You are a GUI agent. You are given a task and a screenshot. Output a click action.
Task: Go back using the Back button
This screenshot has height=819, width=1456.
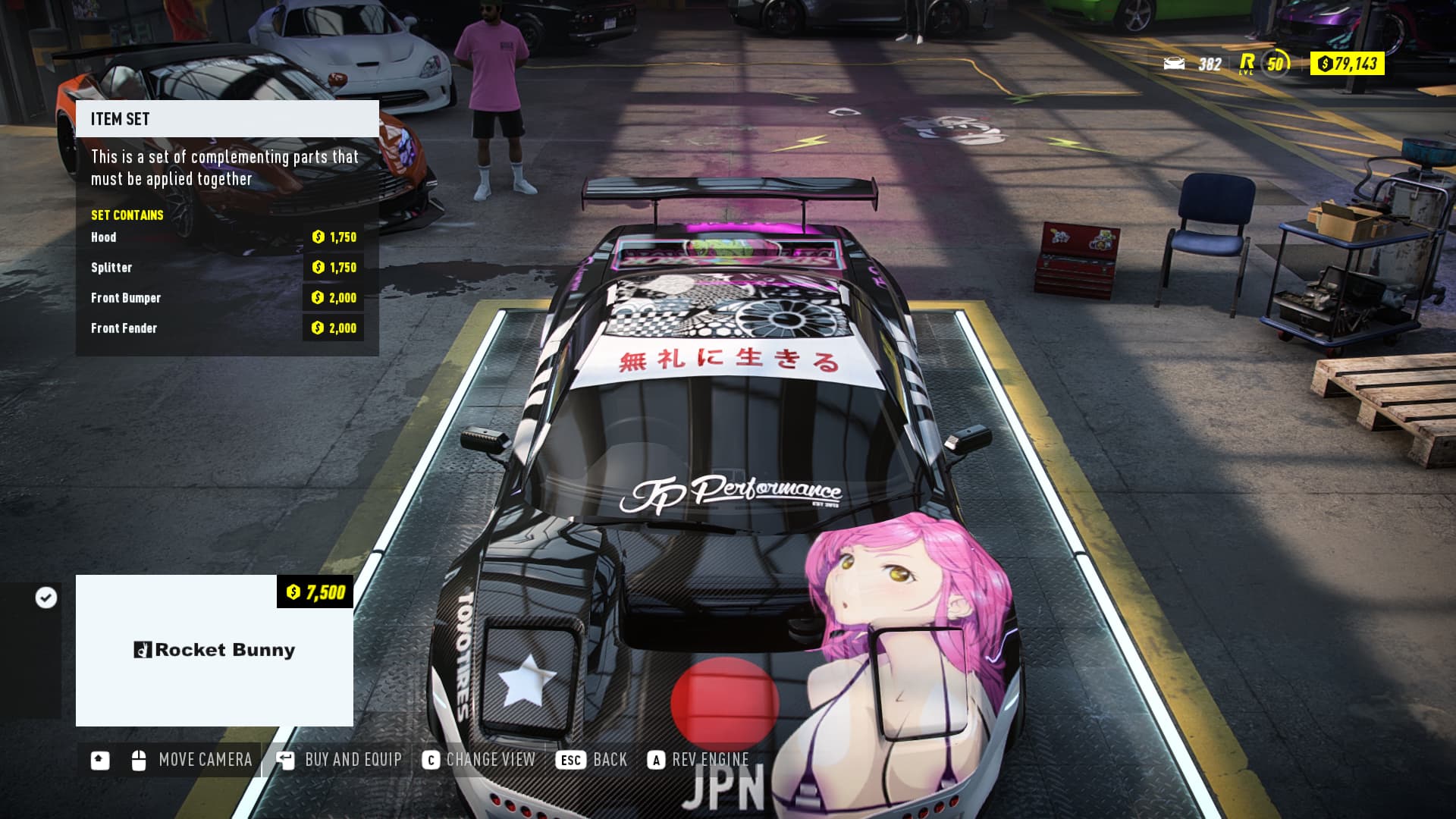pyautogui.click(x=592, y=760)
